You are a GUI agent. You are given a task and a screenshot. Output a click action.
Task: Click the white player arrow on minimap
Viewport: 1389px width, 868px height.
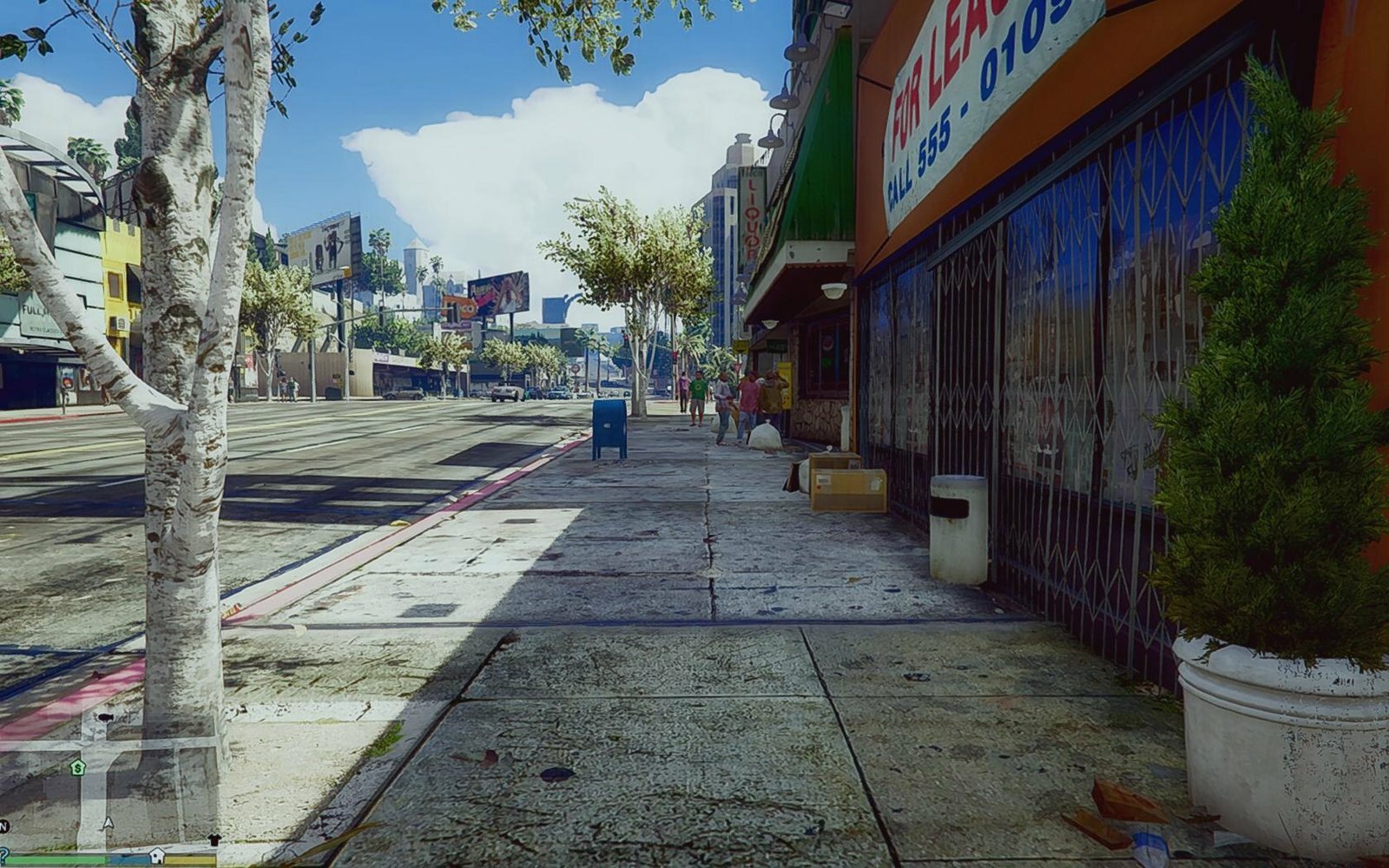[108, 822]
